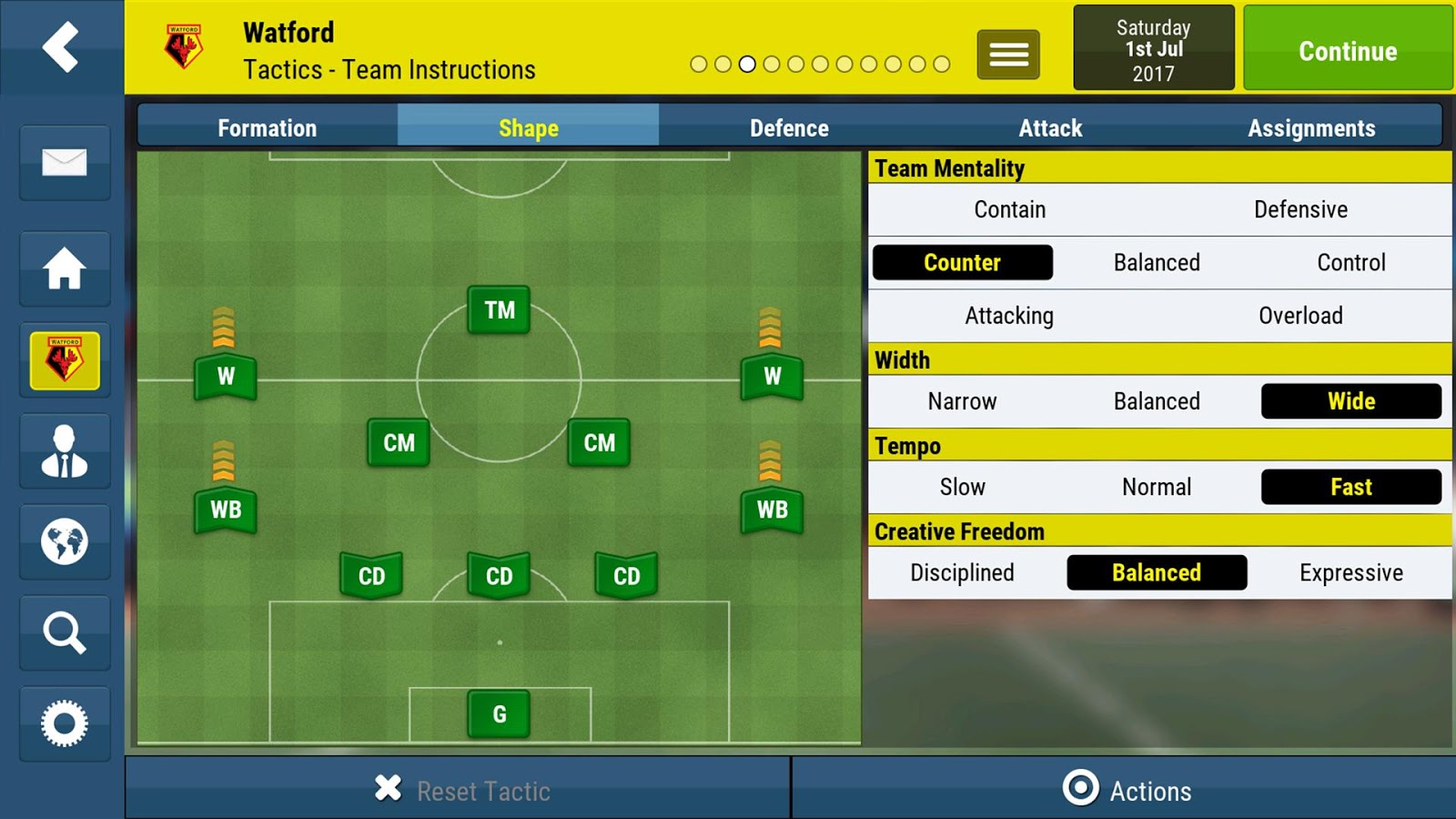Switch to the Defence tab
The width and height of the screenshot is (1456, 819).
[x=789, y=127]
